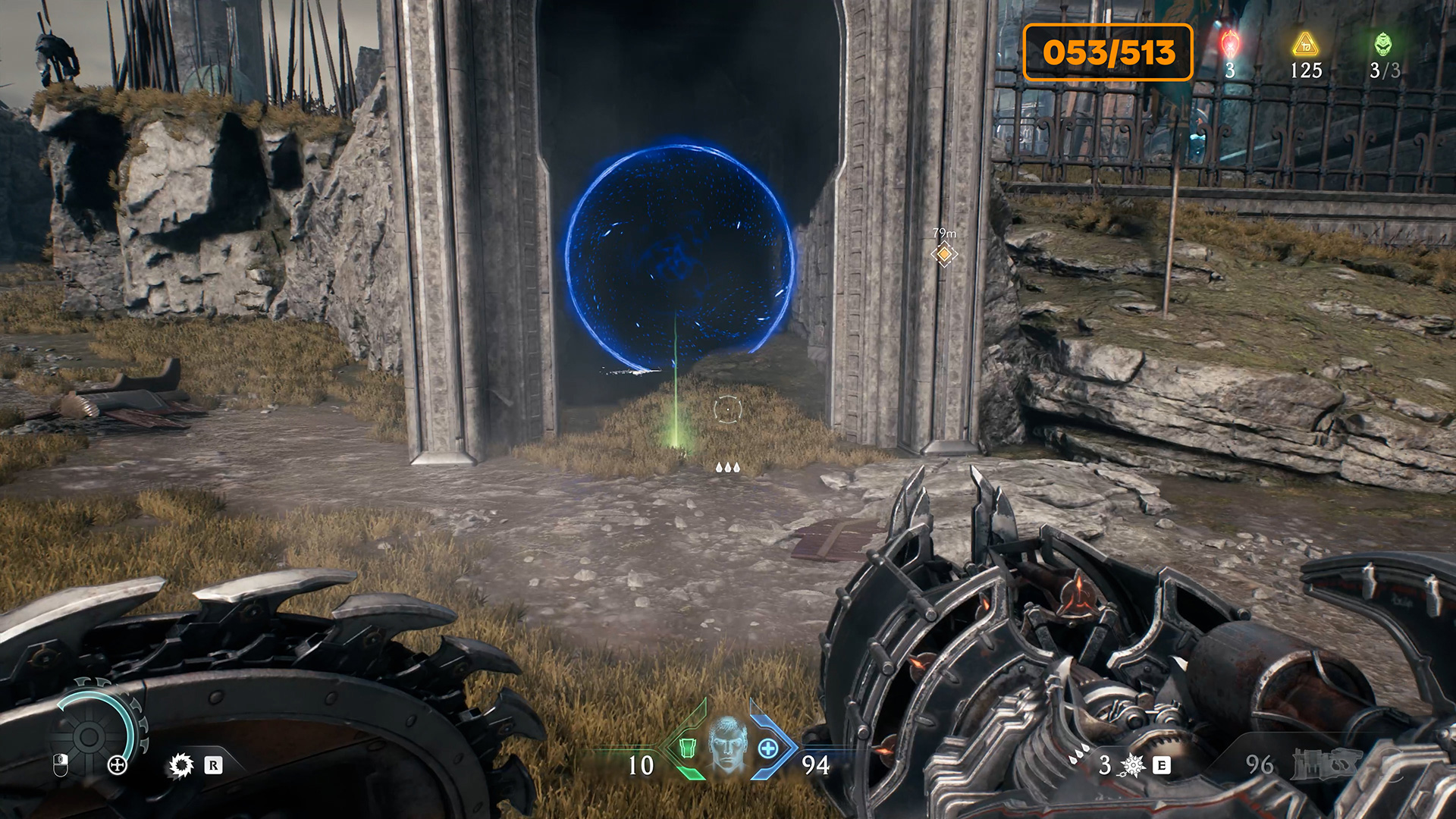The image size is (1456, 819).
Task: Select the gold triangle currency icon
Action: point(1305,44)
